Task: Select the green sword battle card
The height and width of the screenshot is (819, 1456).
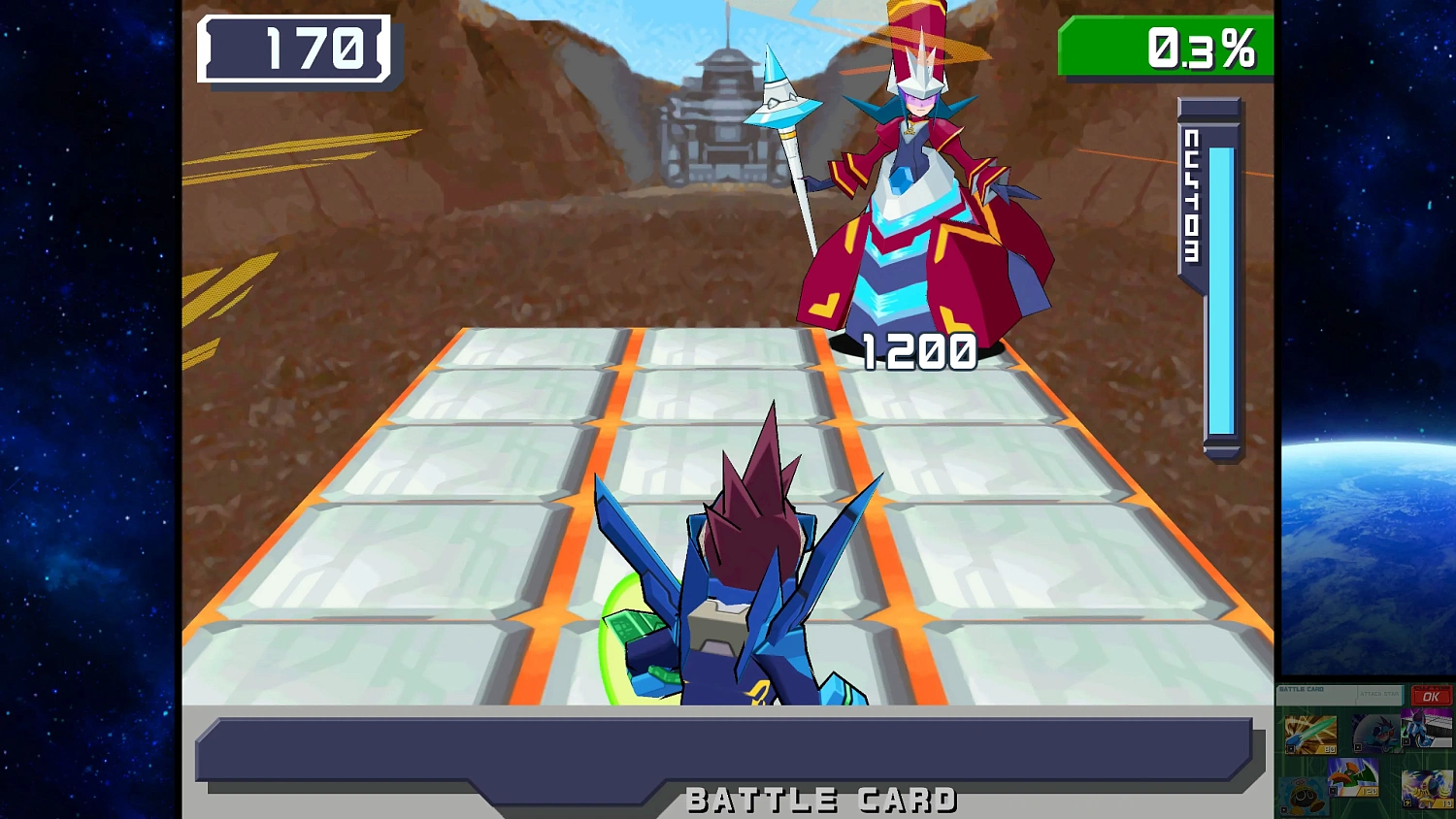Action: click(x=1310, y=734)
